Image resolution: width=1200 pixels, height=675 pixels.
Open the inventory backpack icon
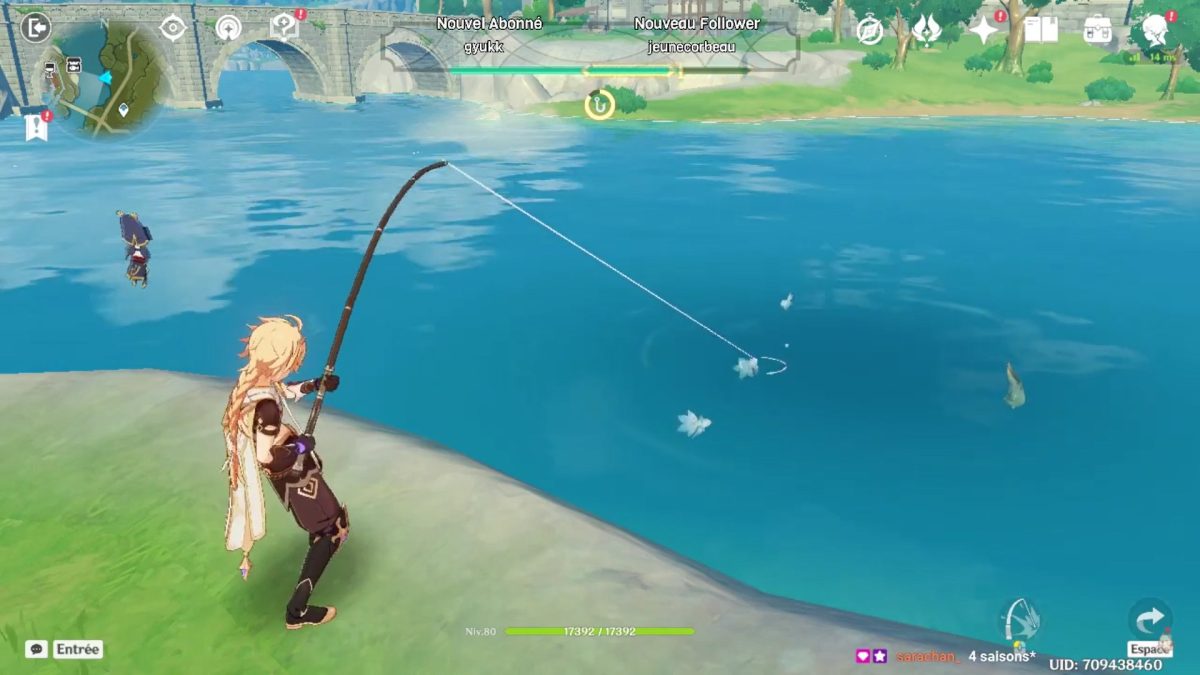pyautogui.click(x=1098, y=30)
